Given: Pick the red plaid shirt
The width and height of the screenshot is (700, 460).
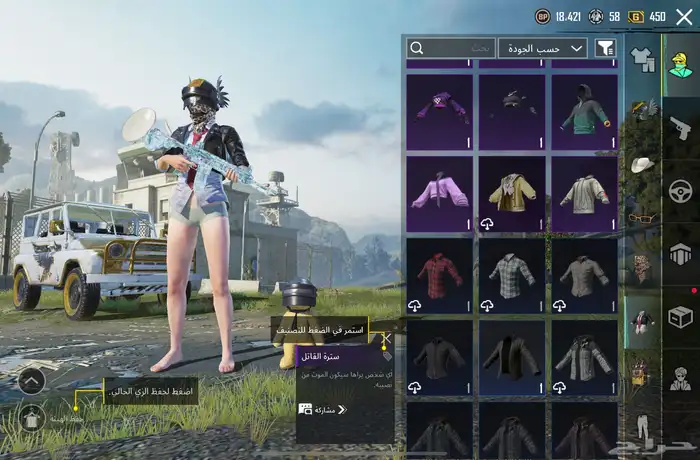Looking at the screenshot, I should 439,275.
